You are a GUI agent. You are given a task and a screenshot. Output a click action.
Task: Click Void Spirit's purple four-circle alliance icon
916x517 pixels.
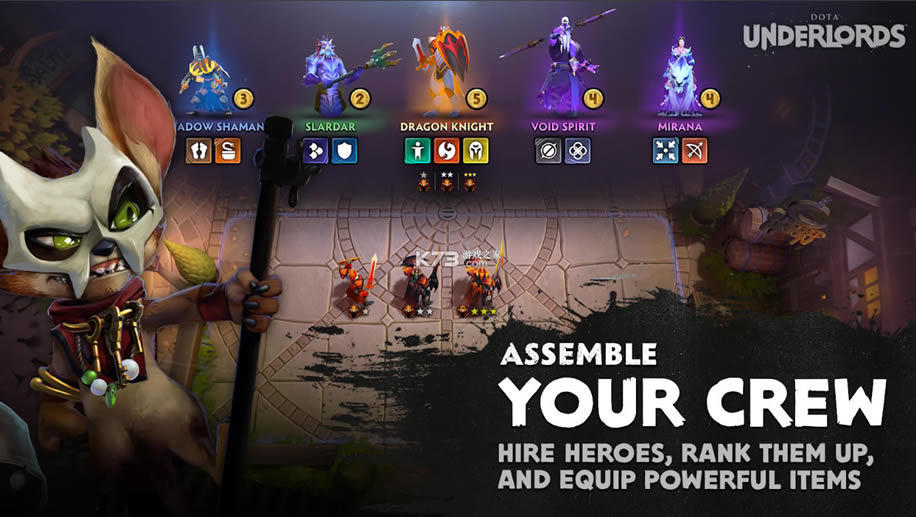tap(577, 151)
